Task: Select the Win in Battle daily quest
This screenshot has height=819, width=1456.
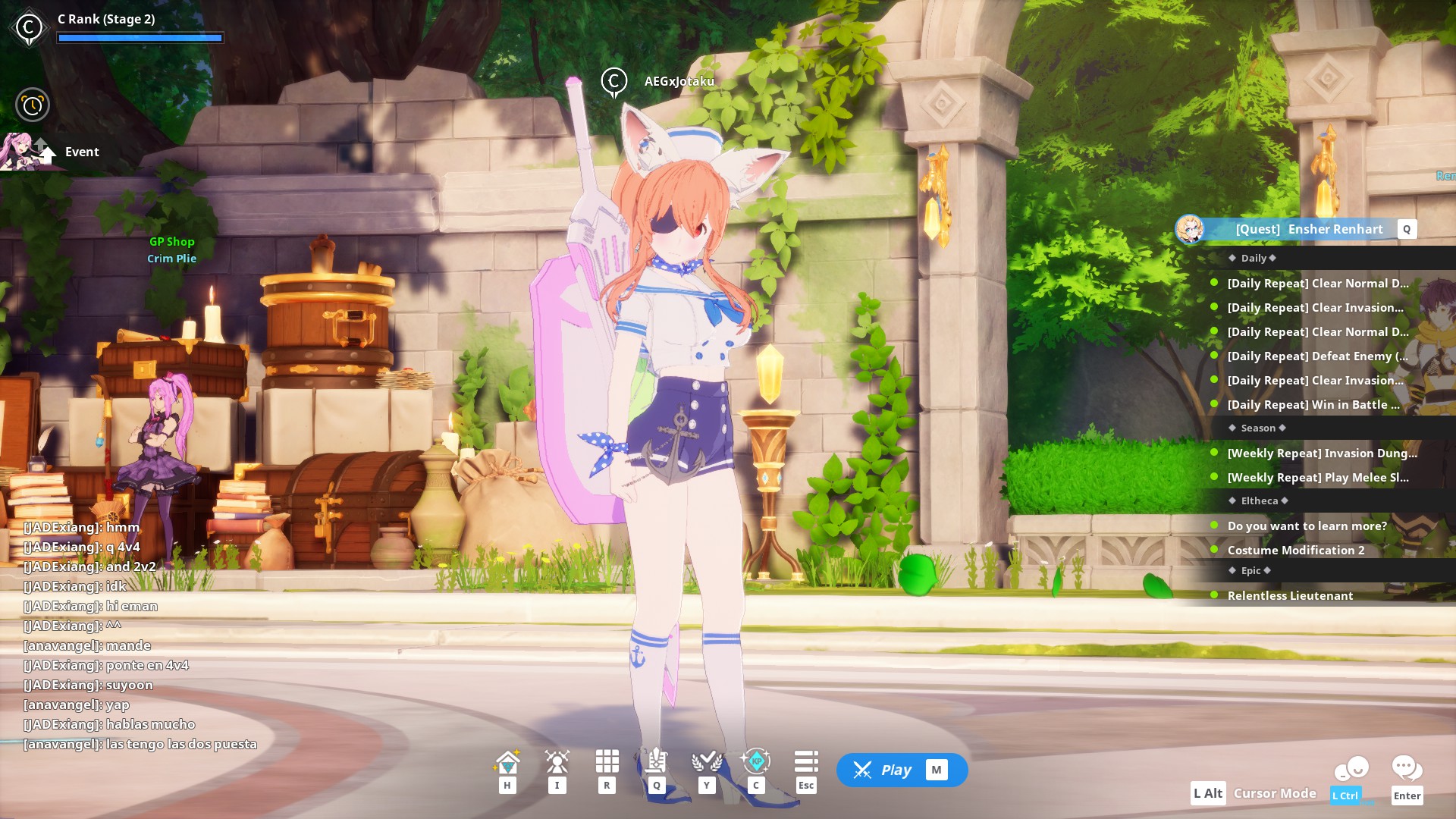Action: click(1313, 405)
